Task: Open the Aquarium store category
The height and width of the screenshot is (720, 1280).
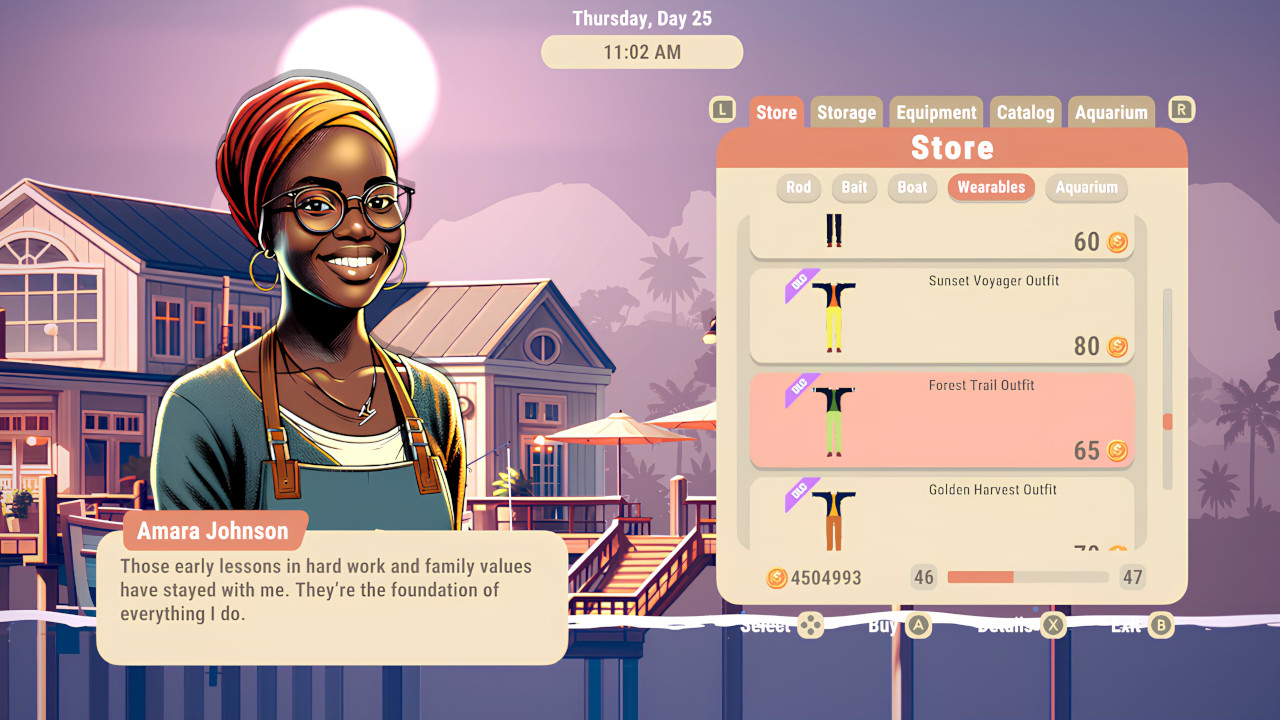Action: pyautogui.click(x=1086, y=188)
